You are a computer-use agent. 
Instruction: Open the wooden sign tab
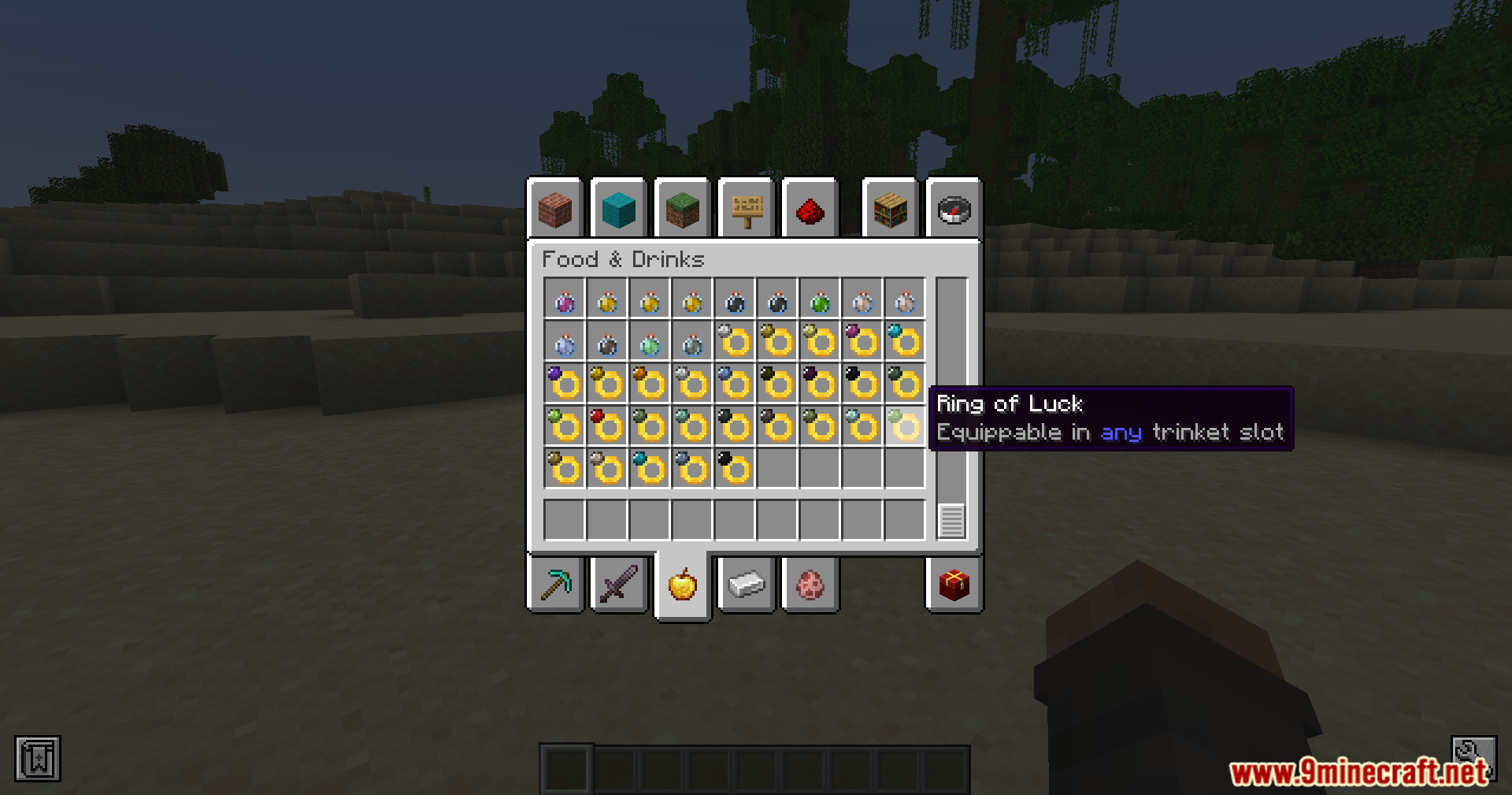tap(747, 210)
